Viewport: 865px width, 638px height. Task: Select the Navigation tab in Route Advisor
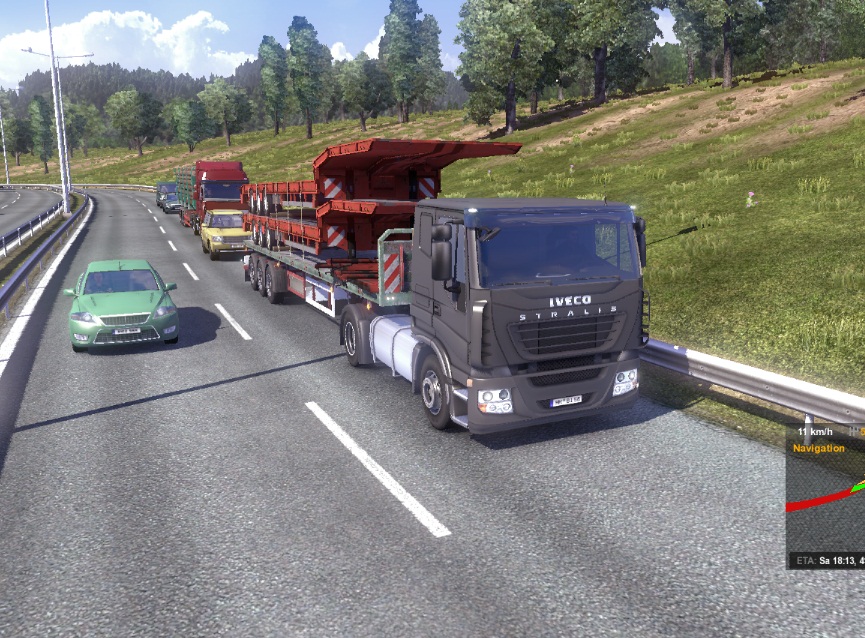click(x=819, y=449)
